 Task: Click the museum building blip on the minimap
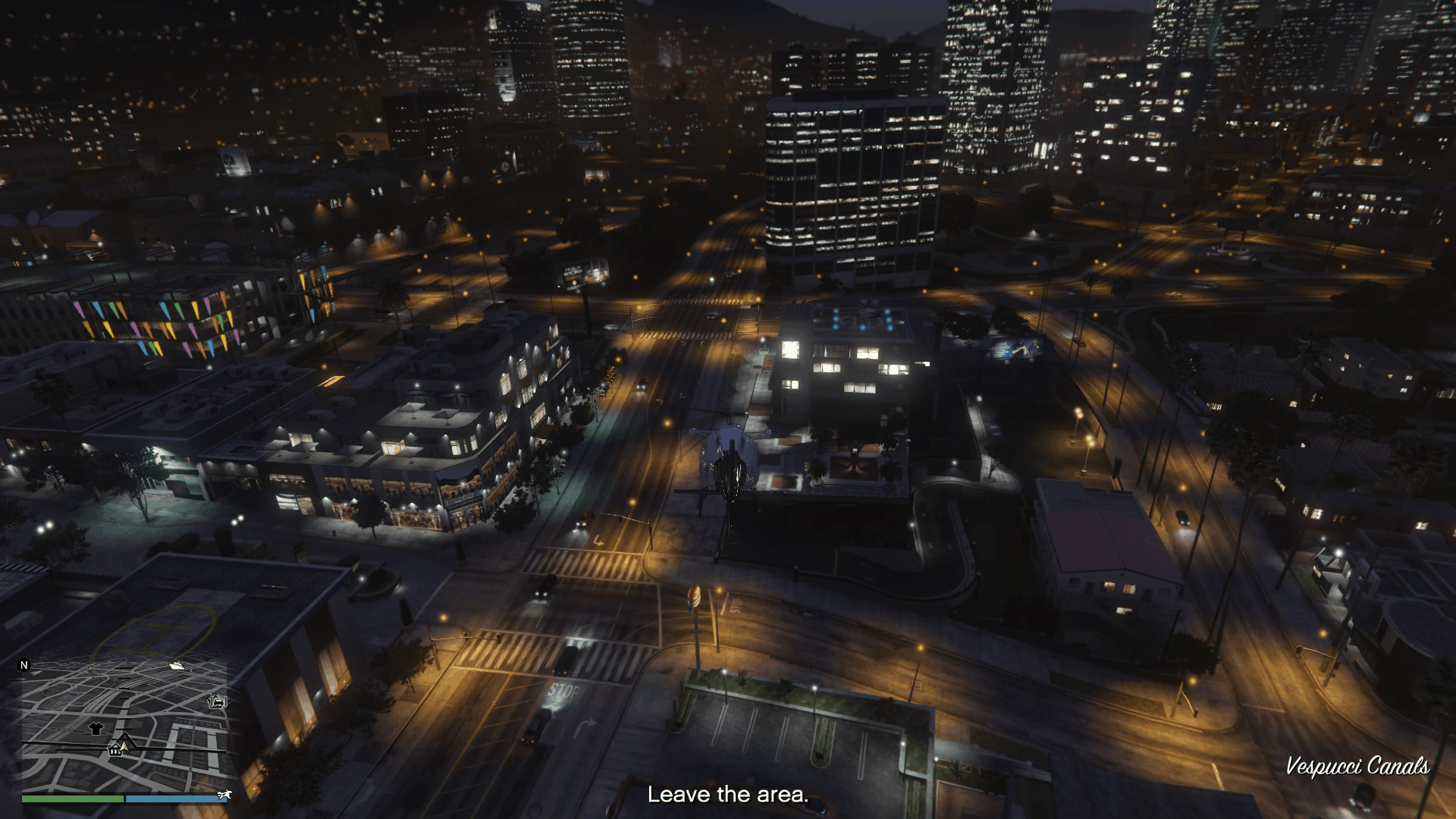[x=115, y=751]
